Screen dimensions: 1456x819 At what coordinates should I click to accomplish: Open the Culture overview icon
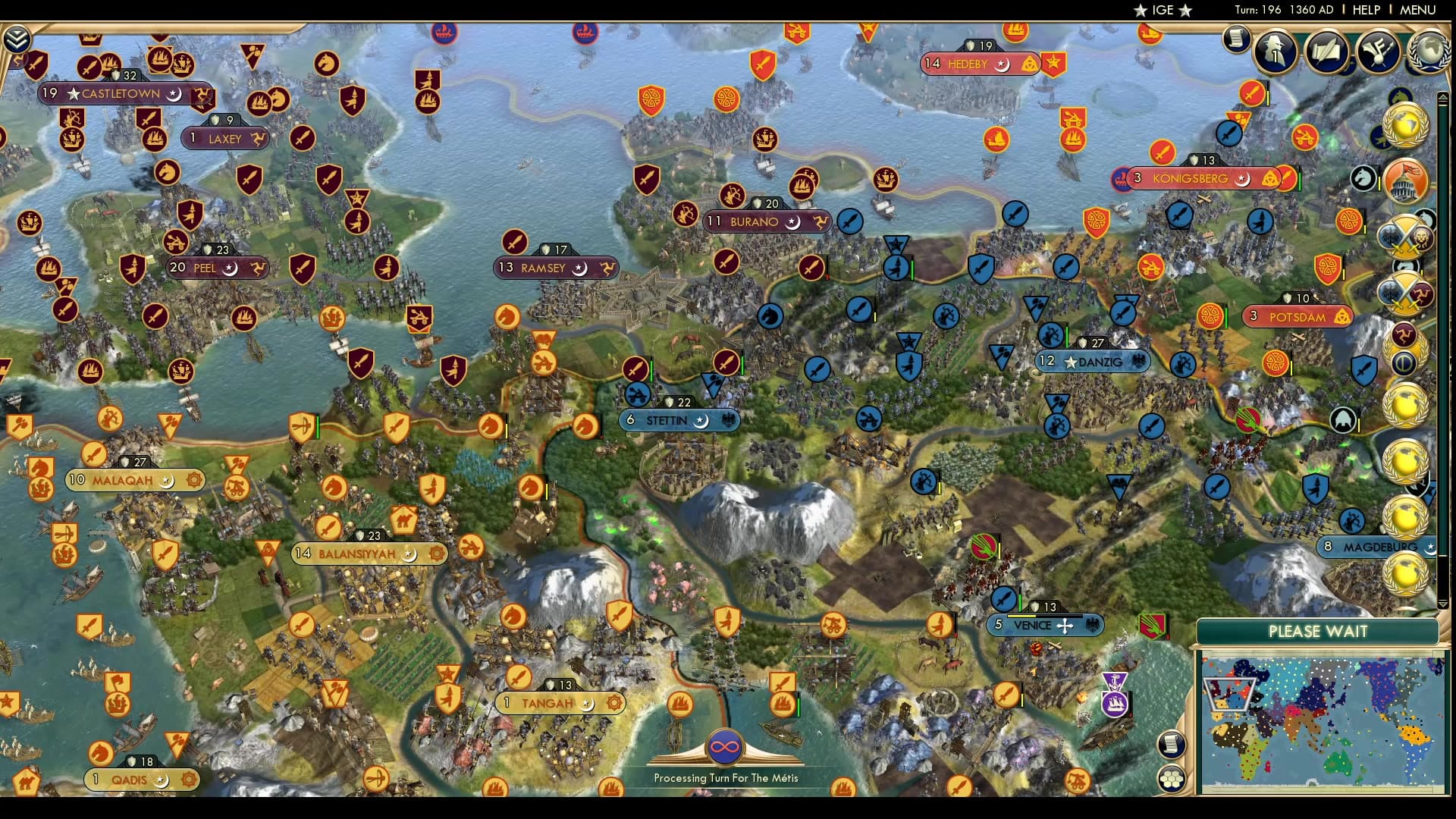[1379, 52]
